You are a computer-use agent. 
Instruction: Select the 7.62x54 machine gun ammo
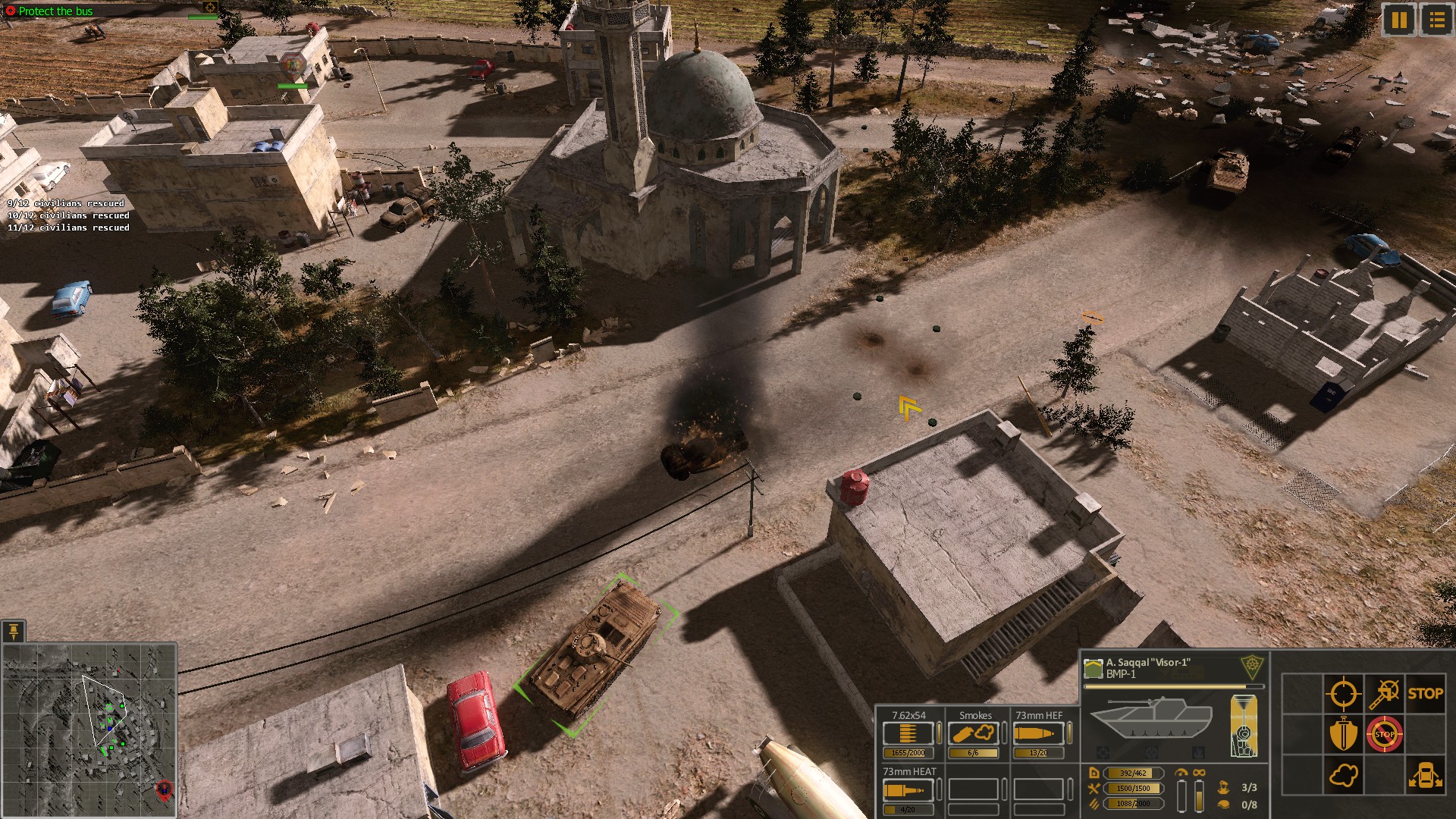tap(908, 734)
